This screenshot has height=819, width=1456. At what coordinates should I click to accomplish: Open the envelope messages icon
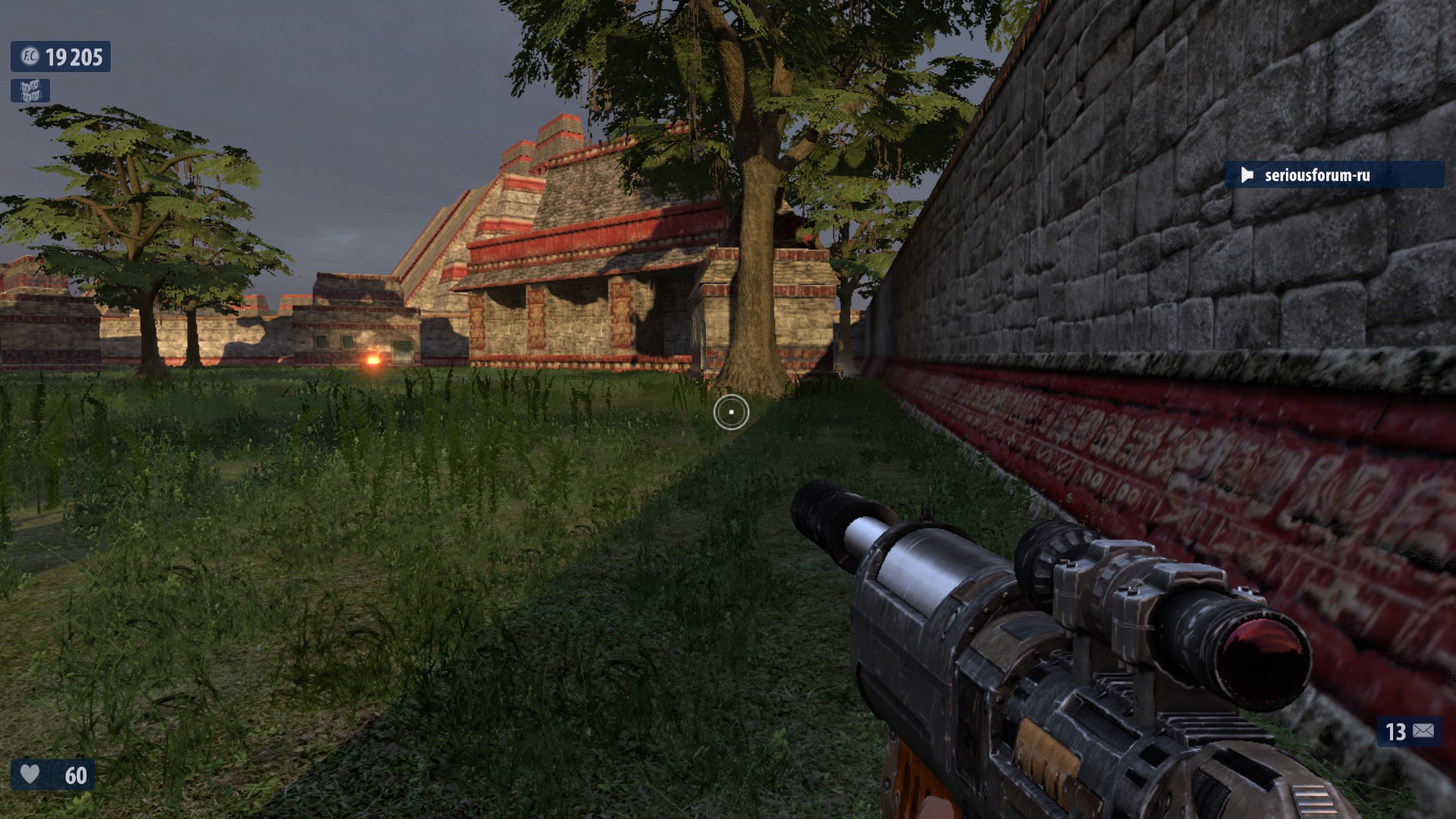pyautogui.click(x=1423, y=731)
